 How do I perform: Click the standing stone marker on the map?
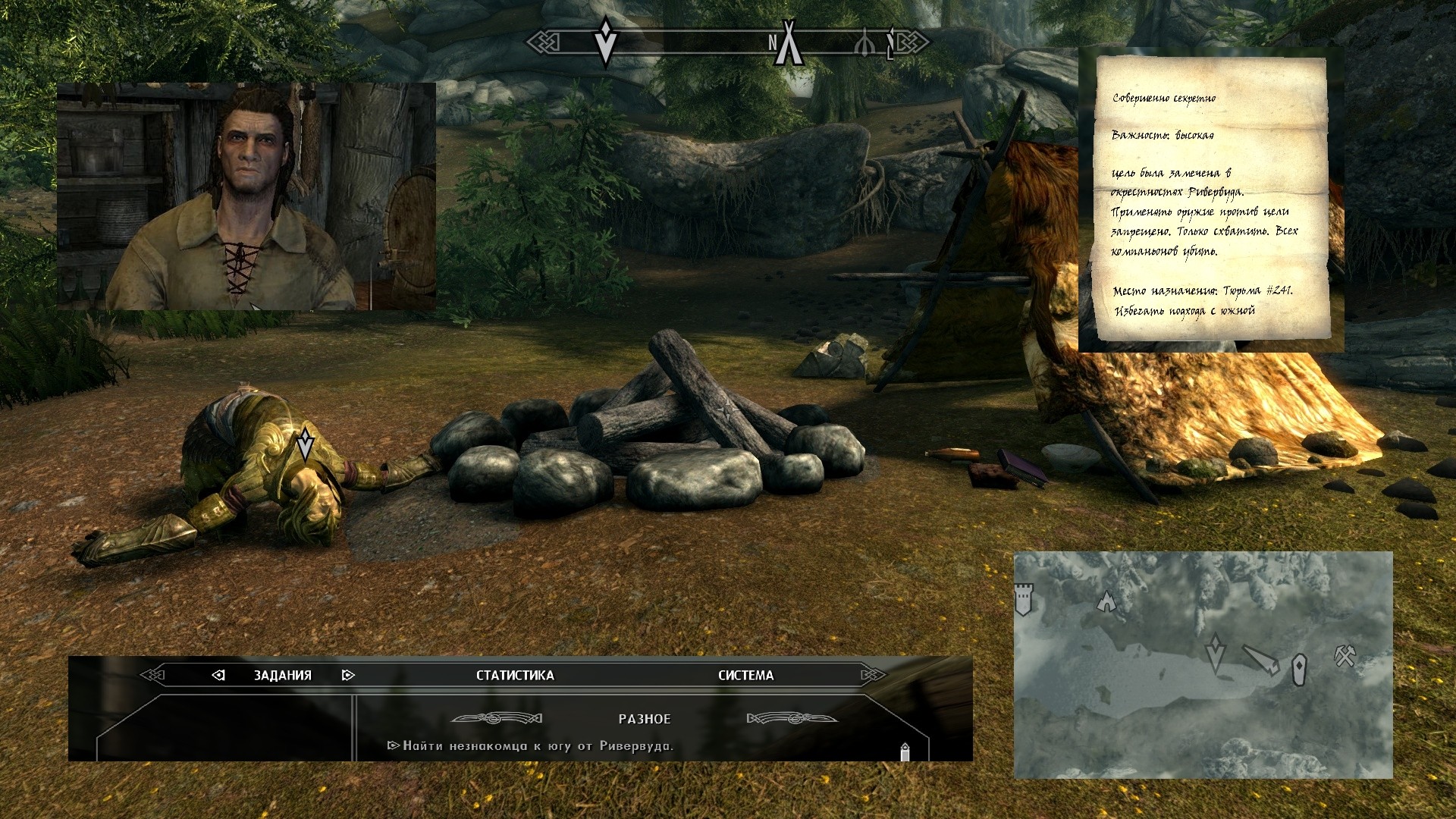click(x=1299, y=670)
